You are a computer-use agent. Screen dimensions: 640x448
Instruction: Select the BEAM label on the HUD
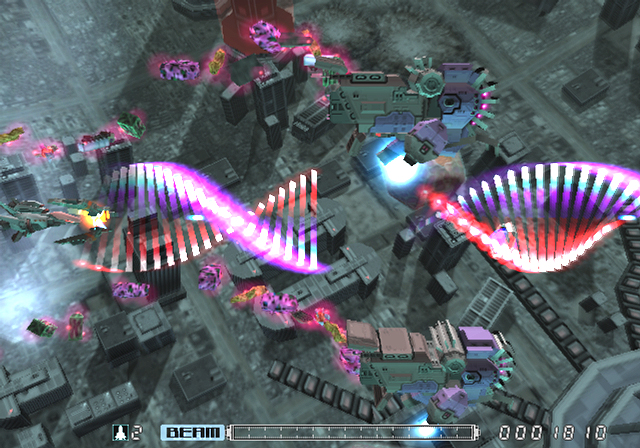click(193, 432)
